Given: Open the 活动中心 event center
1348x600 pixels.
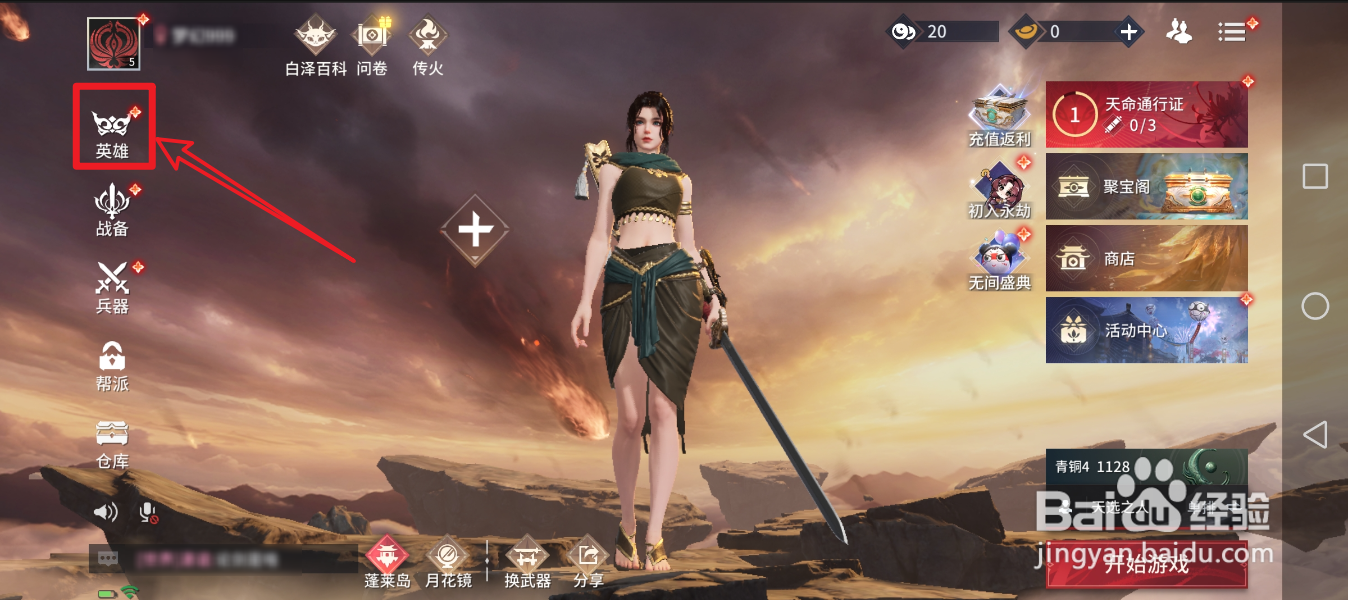Looking at the screenshot, I should pos(1146,330).
